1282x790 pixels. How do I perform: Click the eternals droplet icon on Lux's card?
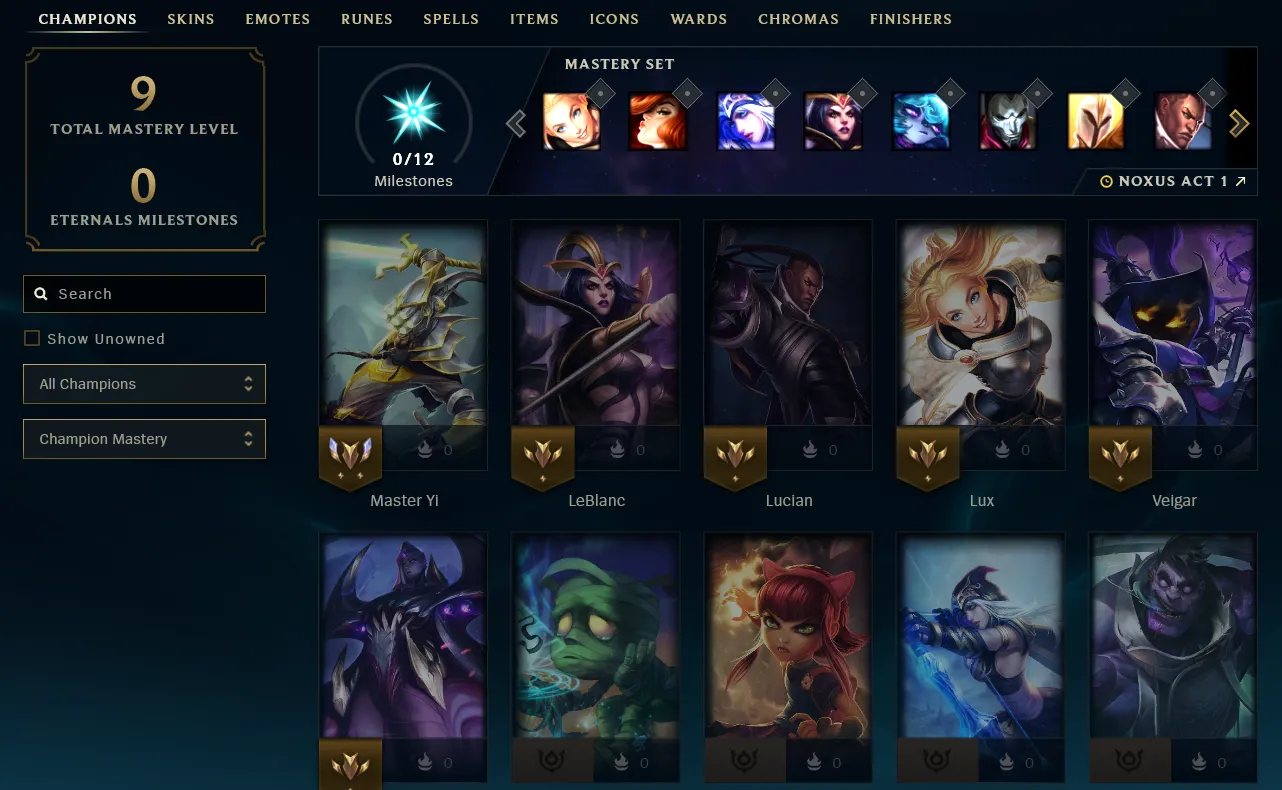(x=1003, y=450)
